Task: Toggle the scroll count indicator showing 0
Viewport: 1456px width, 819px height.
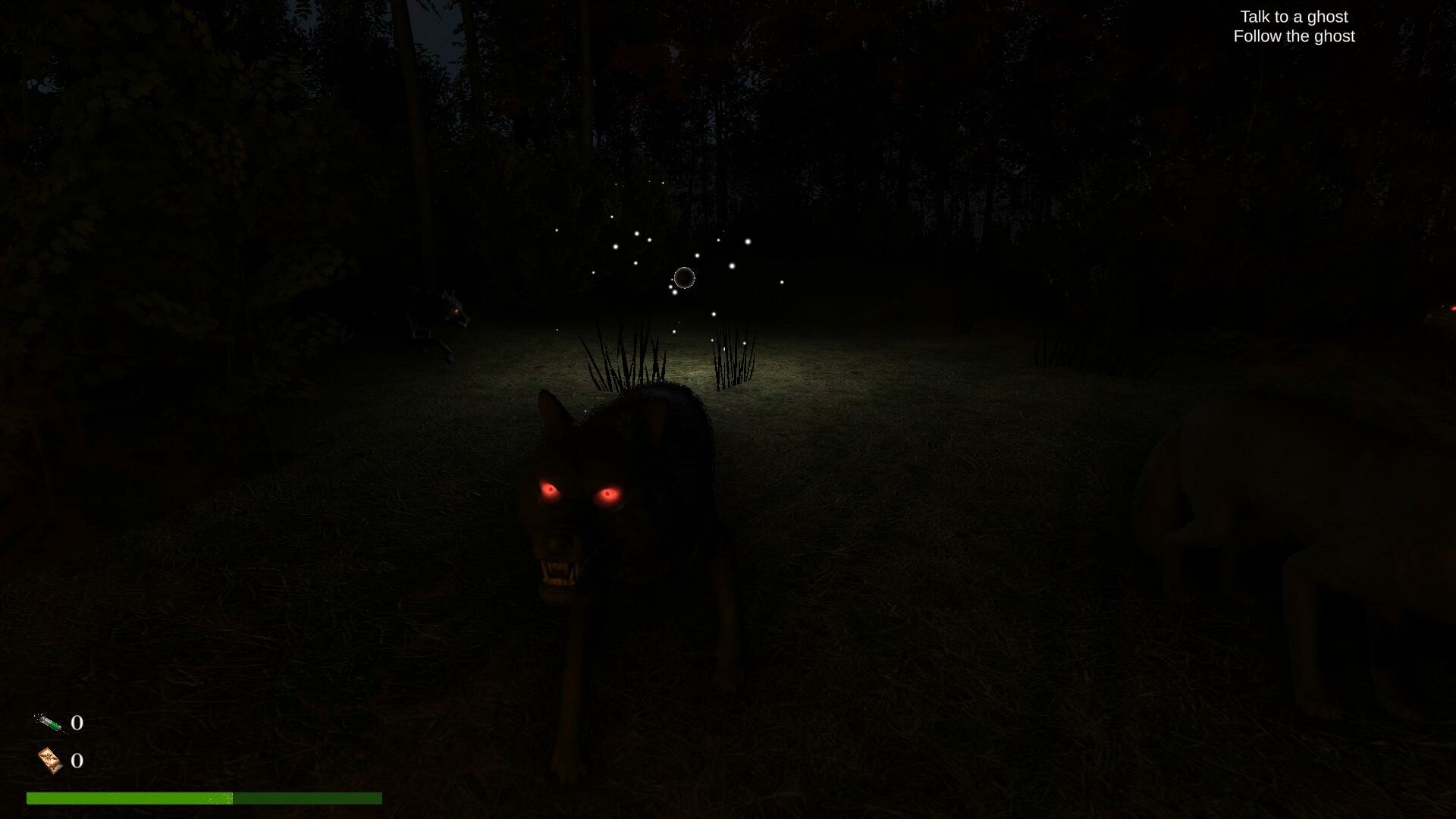Action: [76, 761]
